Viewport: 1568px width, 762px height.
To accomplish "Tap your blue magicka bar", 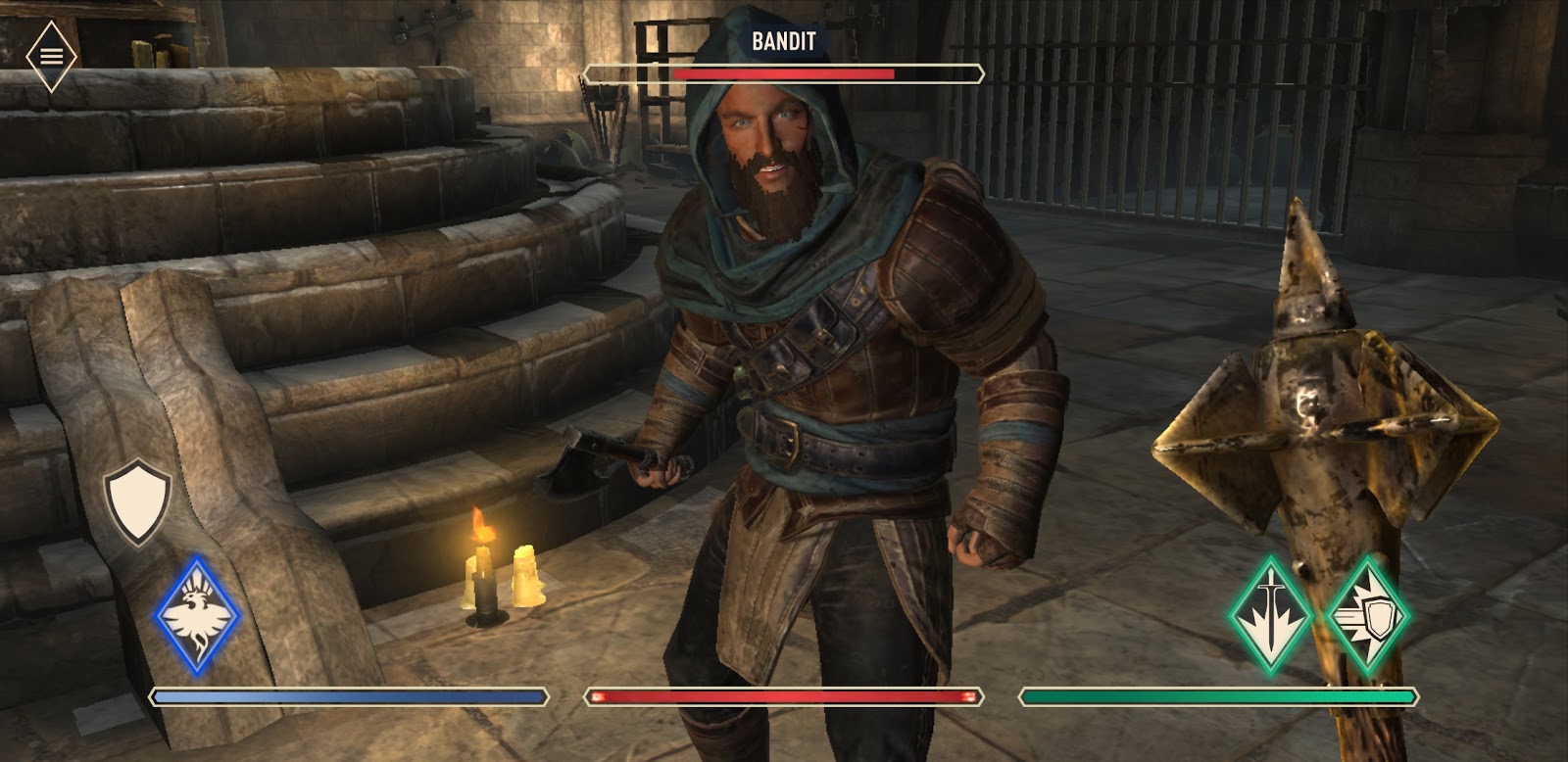I will pyautogui.click(x=348, y=697).
